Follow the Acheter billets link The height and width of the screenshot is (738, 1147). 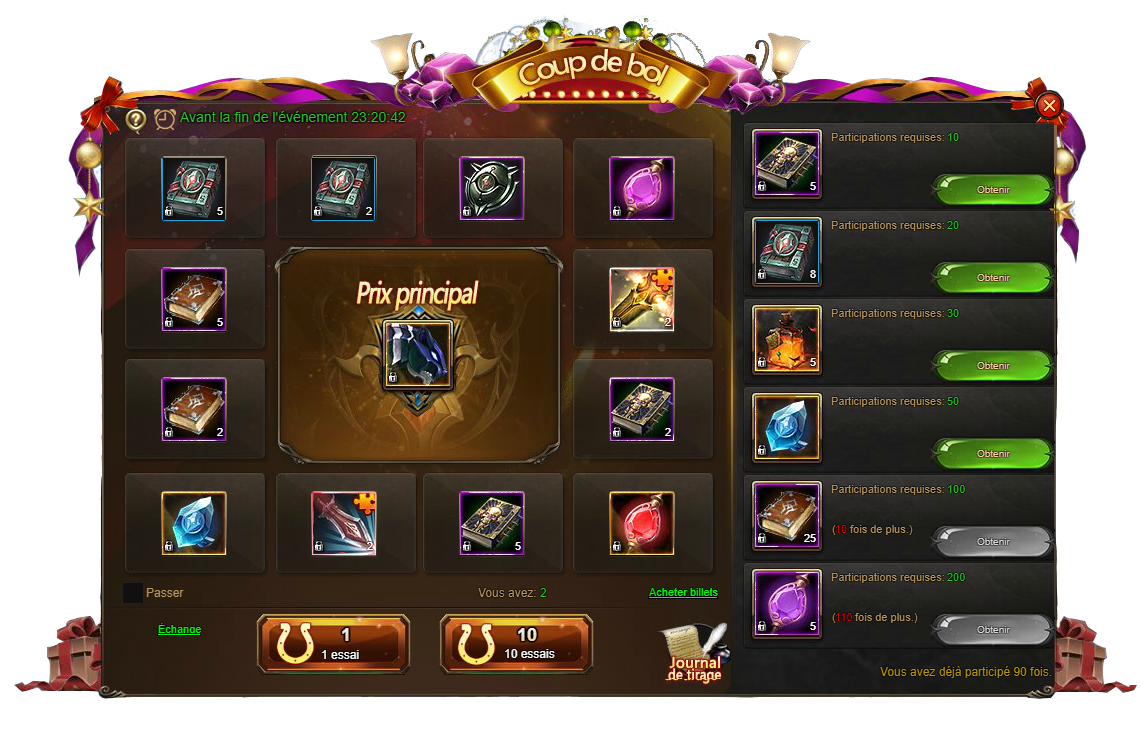(683, 592)
